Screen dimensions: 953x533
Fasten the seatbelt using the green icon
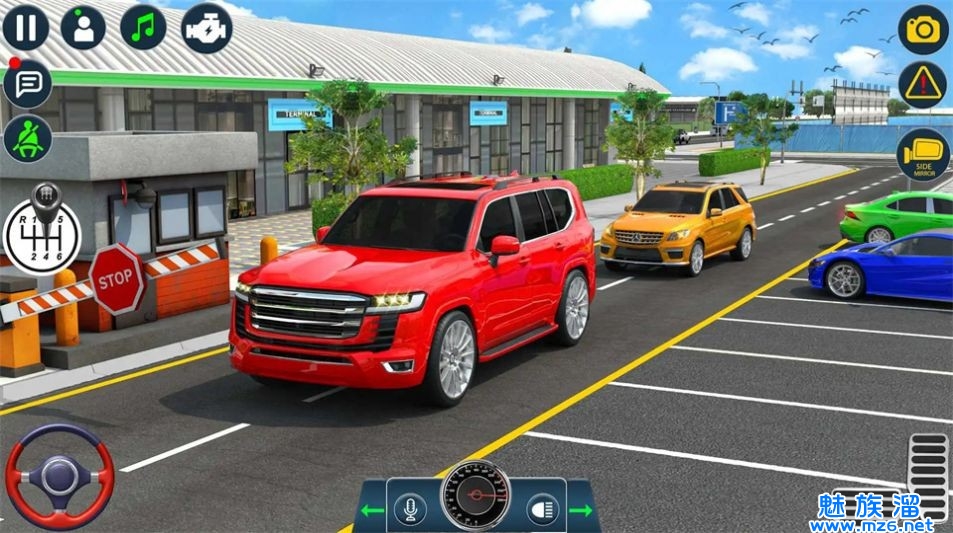27,139
